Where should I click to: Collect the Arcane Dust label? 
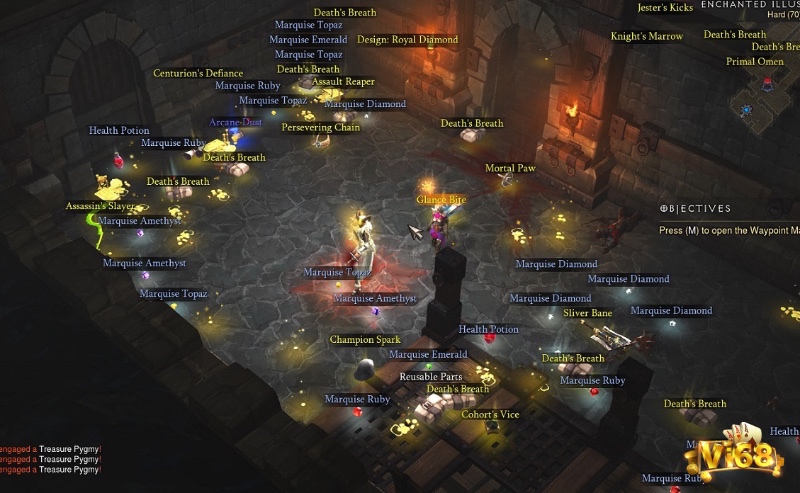click(x=235, y=122)
